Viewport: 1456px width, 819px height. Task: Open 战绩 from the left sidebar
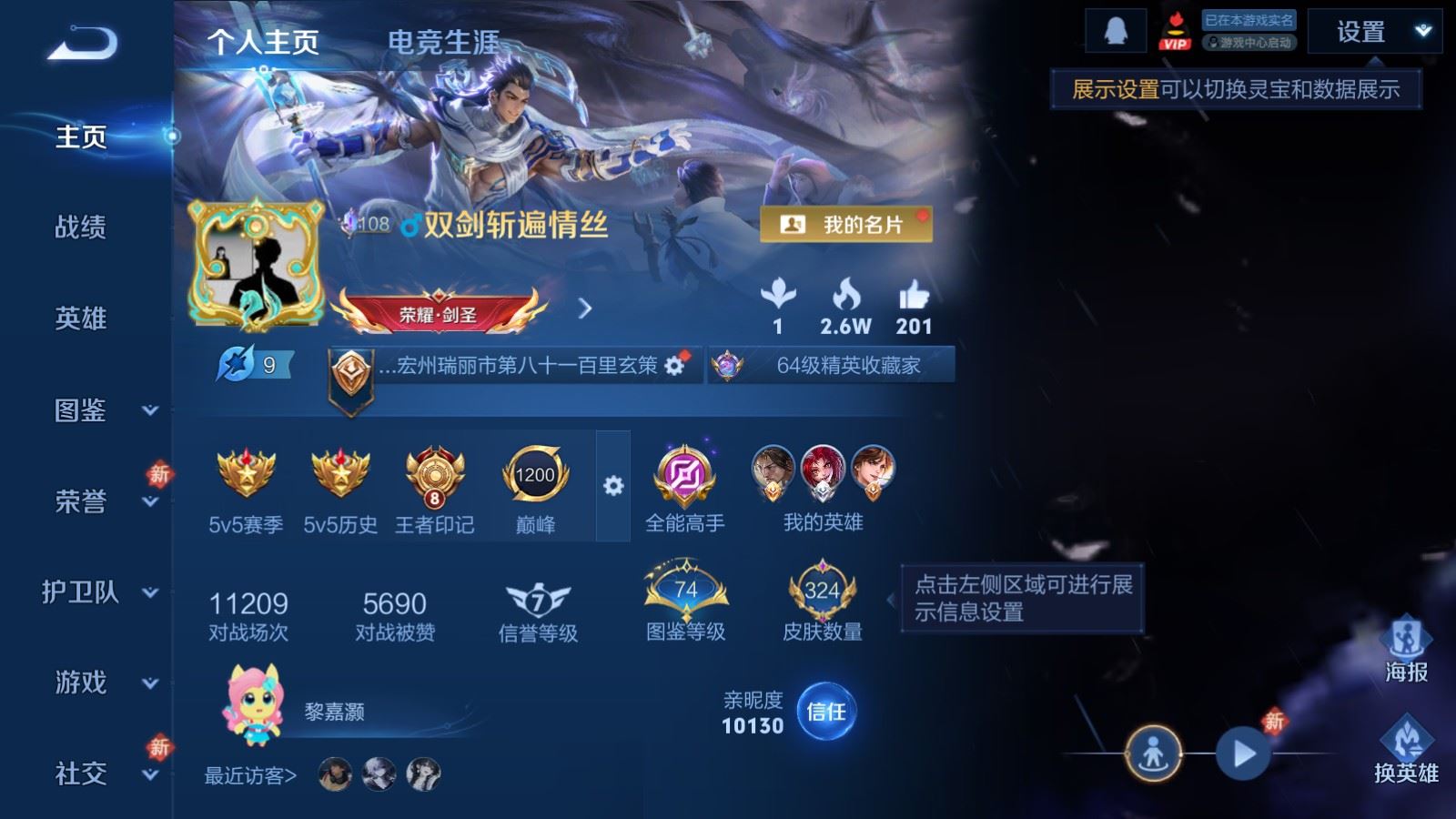80,228
